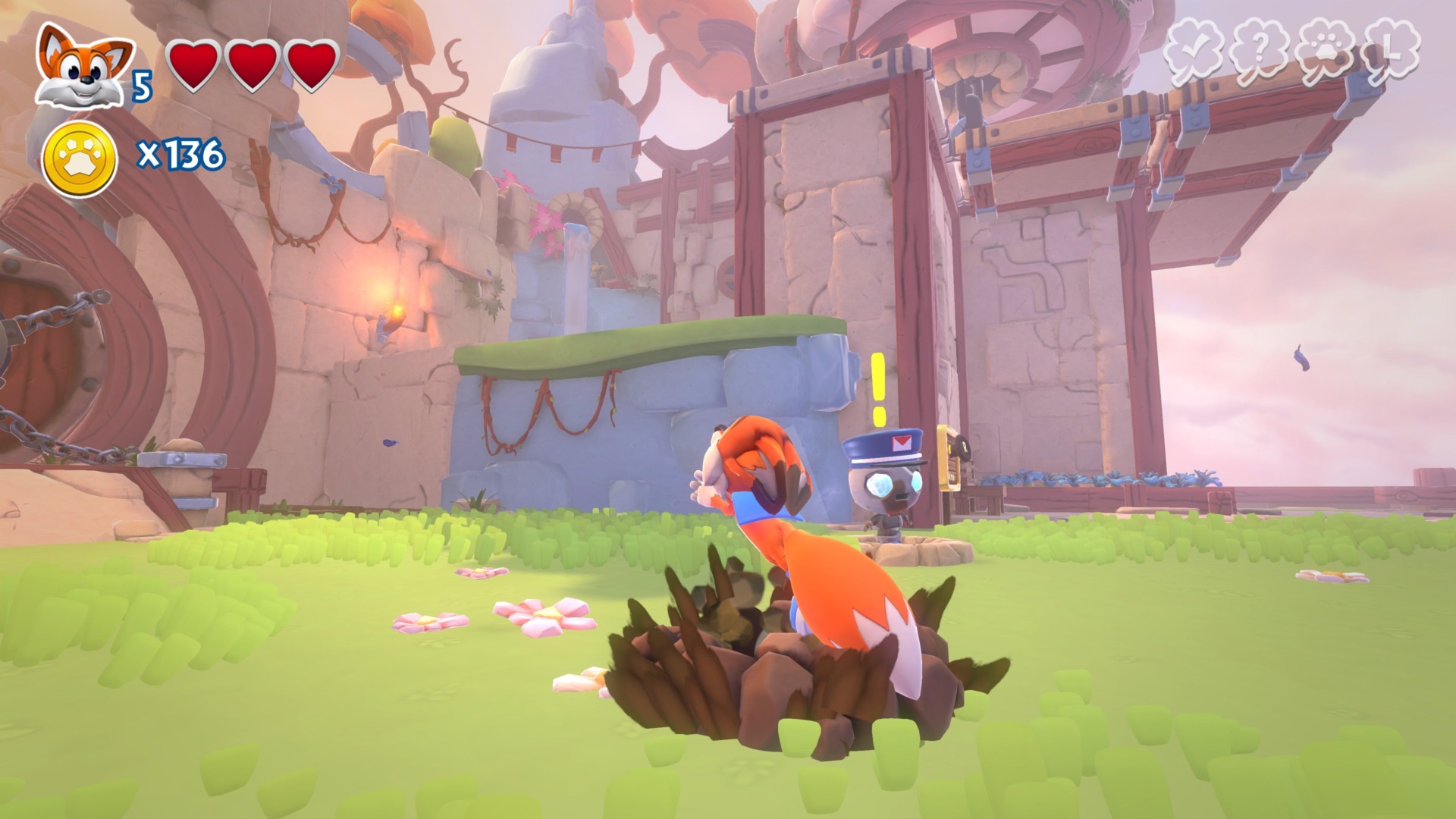
Task: Click the first red heart health icon
Action: (194, 67)
